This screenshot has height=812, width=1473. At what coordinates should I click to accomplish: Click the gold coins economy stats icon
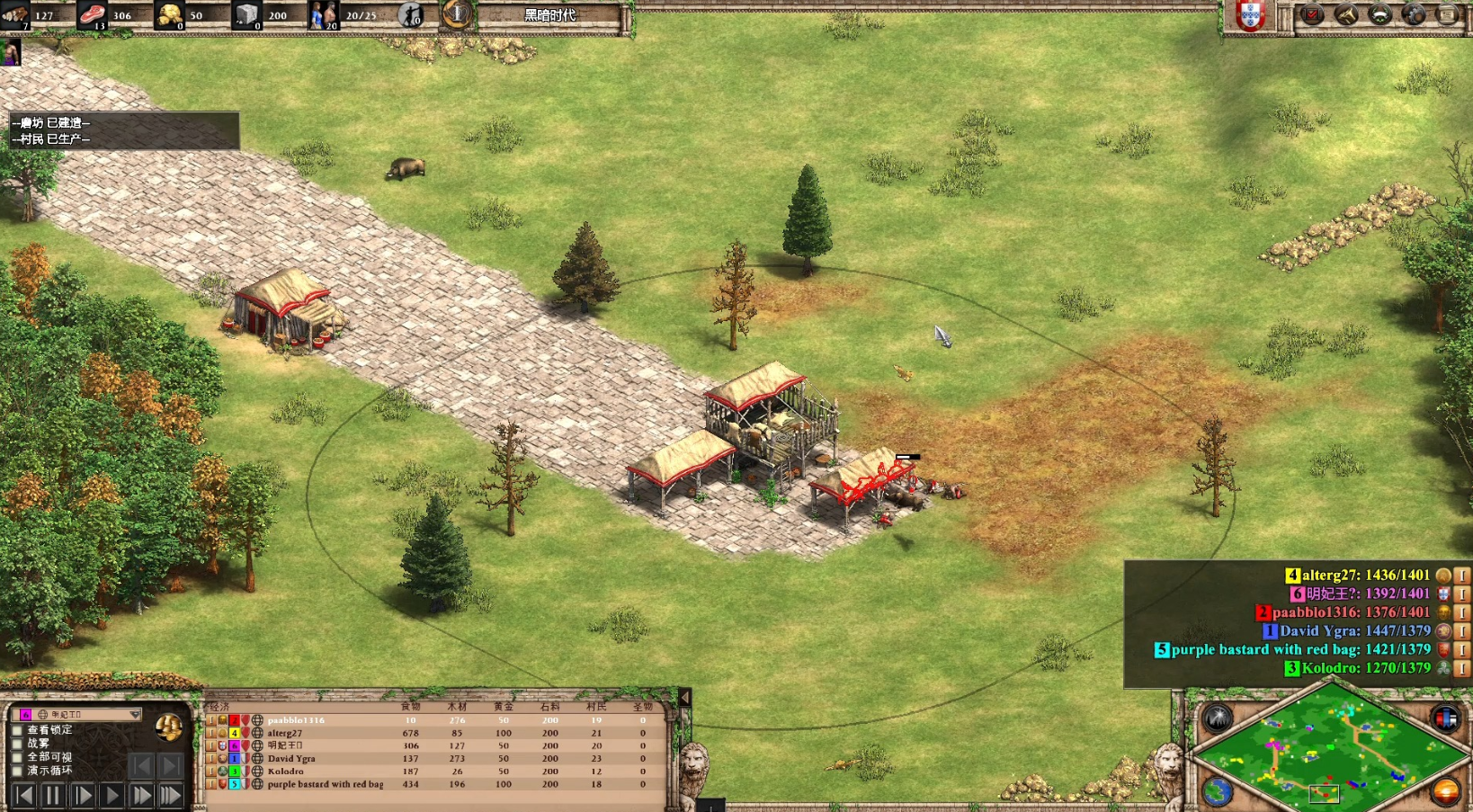tap(168, 727)
